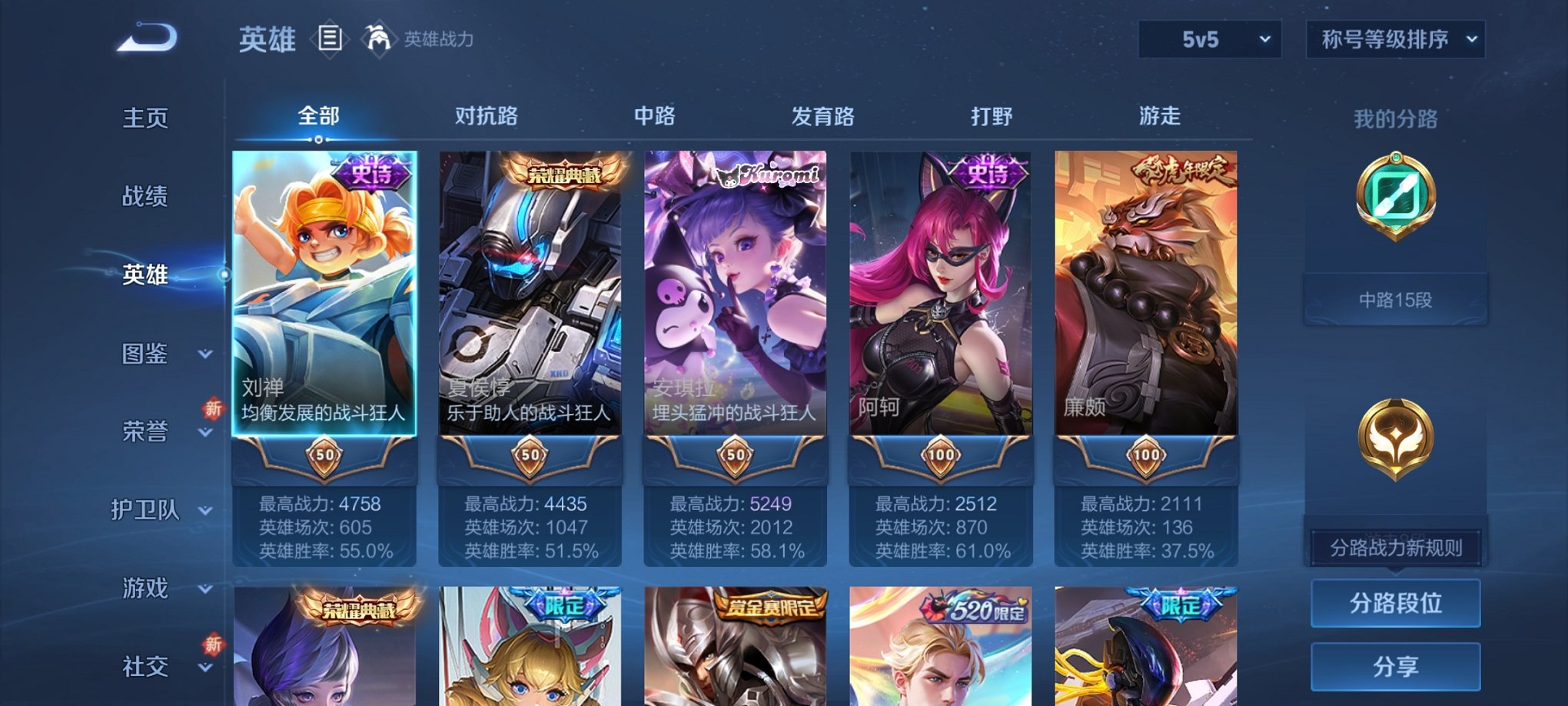Expand the 图鉴 sidebar entry
The width and height of the screenshot is (1568, 706).
coord(150,354)
